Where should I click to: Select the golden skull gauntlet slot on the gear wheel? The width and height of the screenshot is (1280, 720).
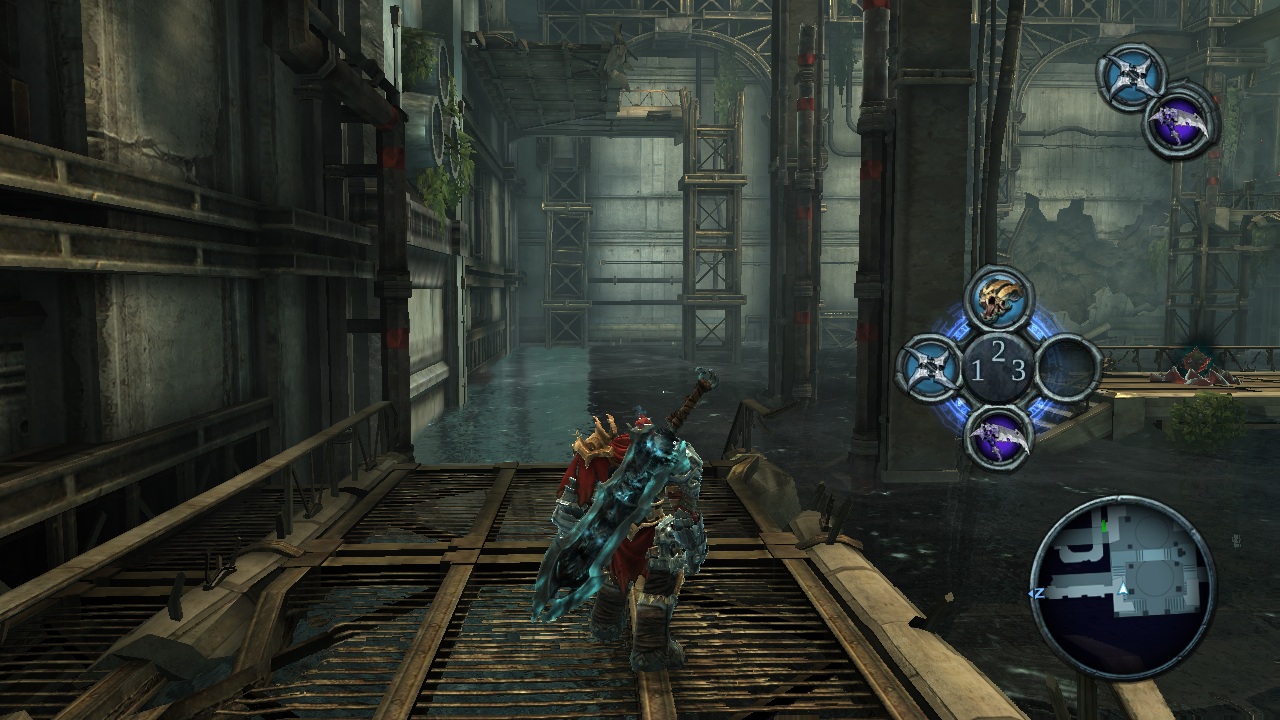tap(999, 300)
